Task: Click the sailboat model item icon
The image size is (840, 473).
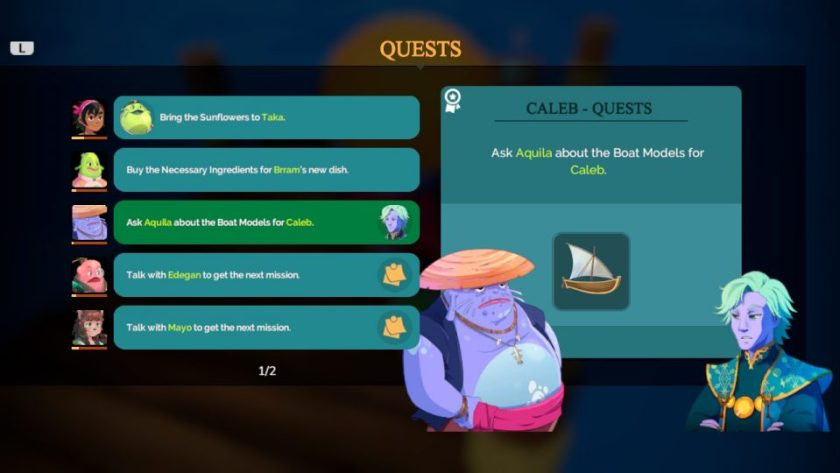Action: (x=591, y=271)
